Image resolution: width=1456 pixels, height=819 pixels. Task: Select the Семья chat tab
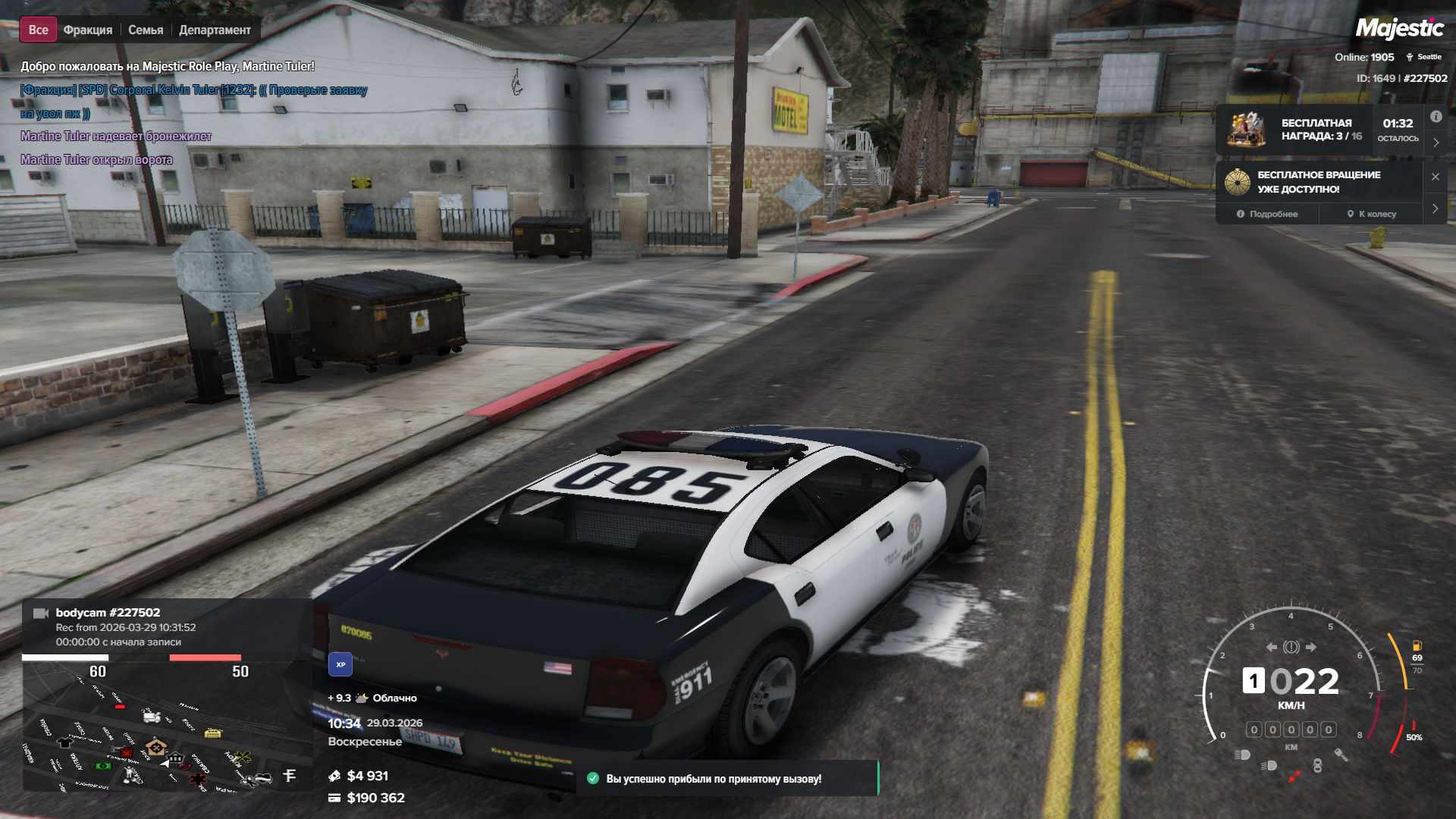(x=146, y=30)
